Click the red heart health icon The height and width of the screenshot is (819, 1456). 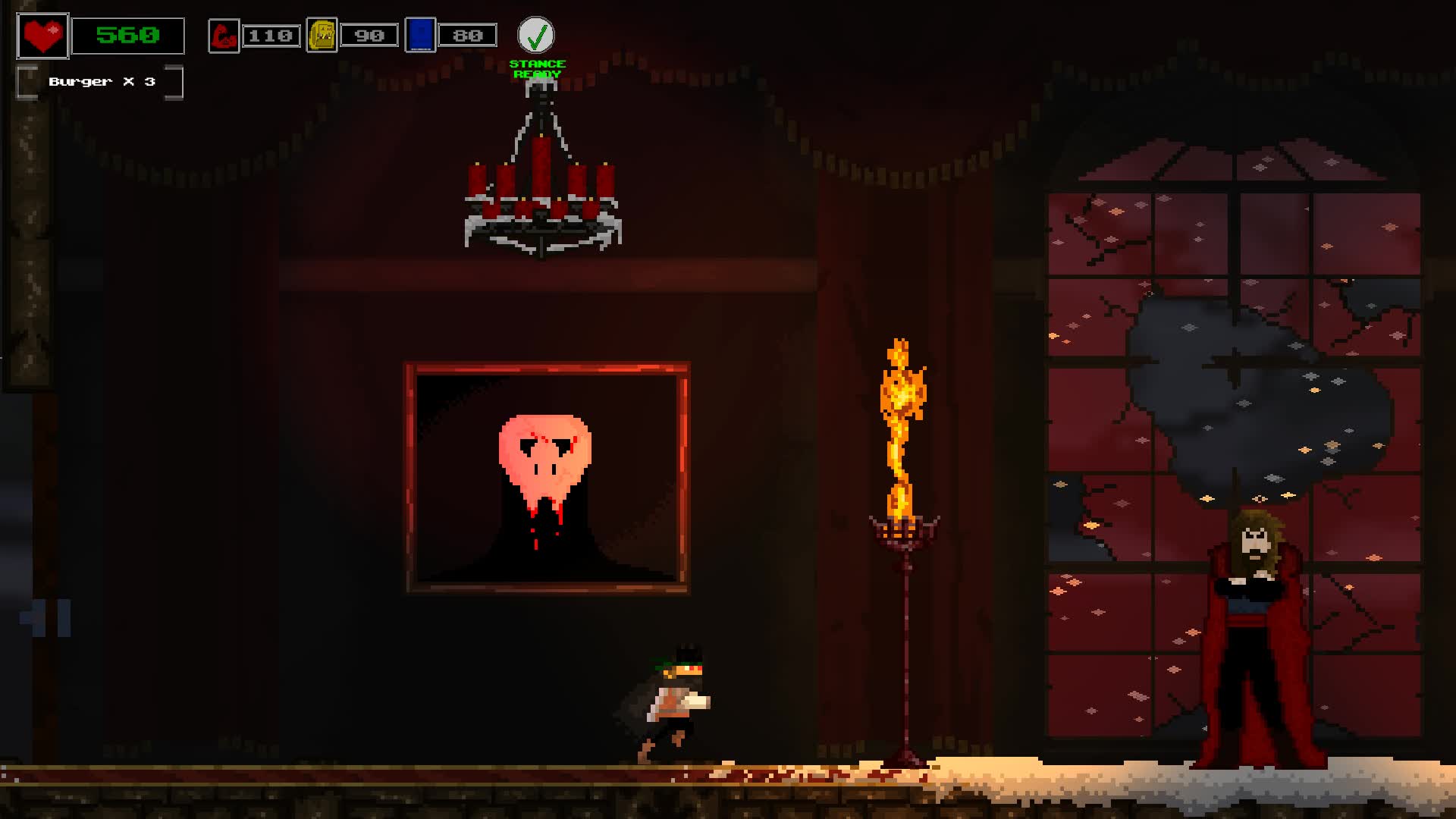[x=43, y=35]
